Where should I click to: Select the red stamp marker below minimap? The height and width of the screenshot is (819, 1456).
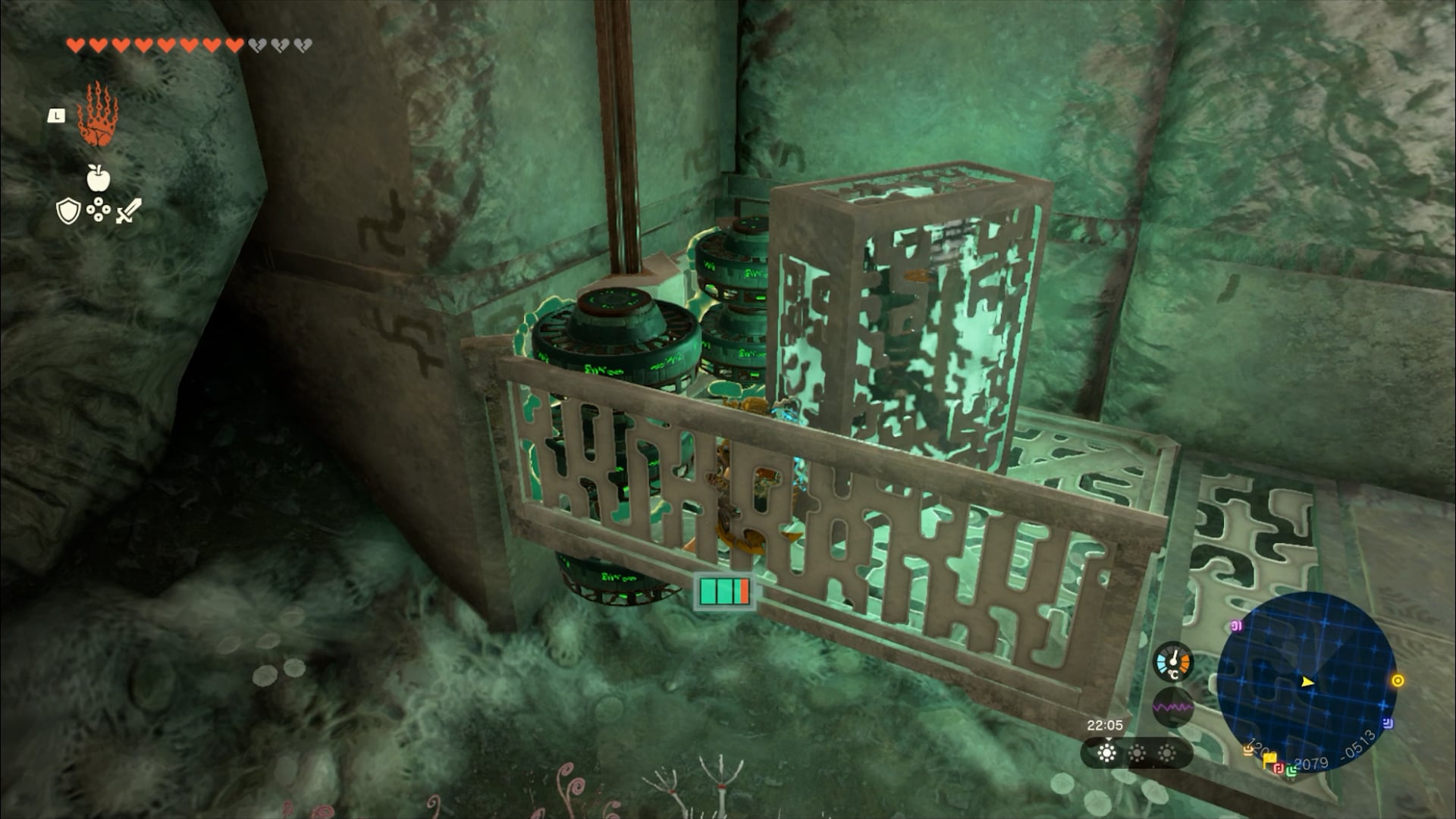tap(1279, 768)
